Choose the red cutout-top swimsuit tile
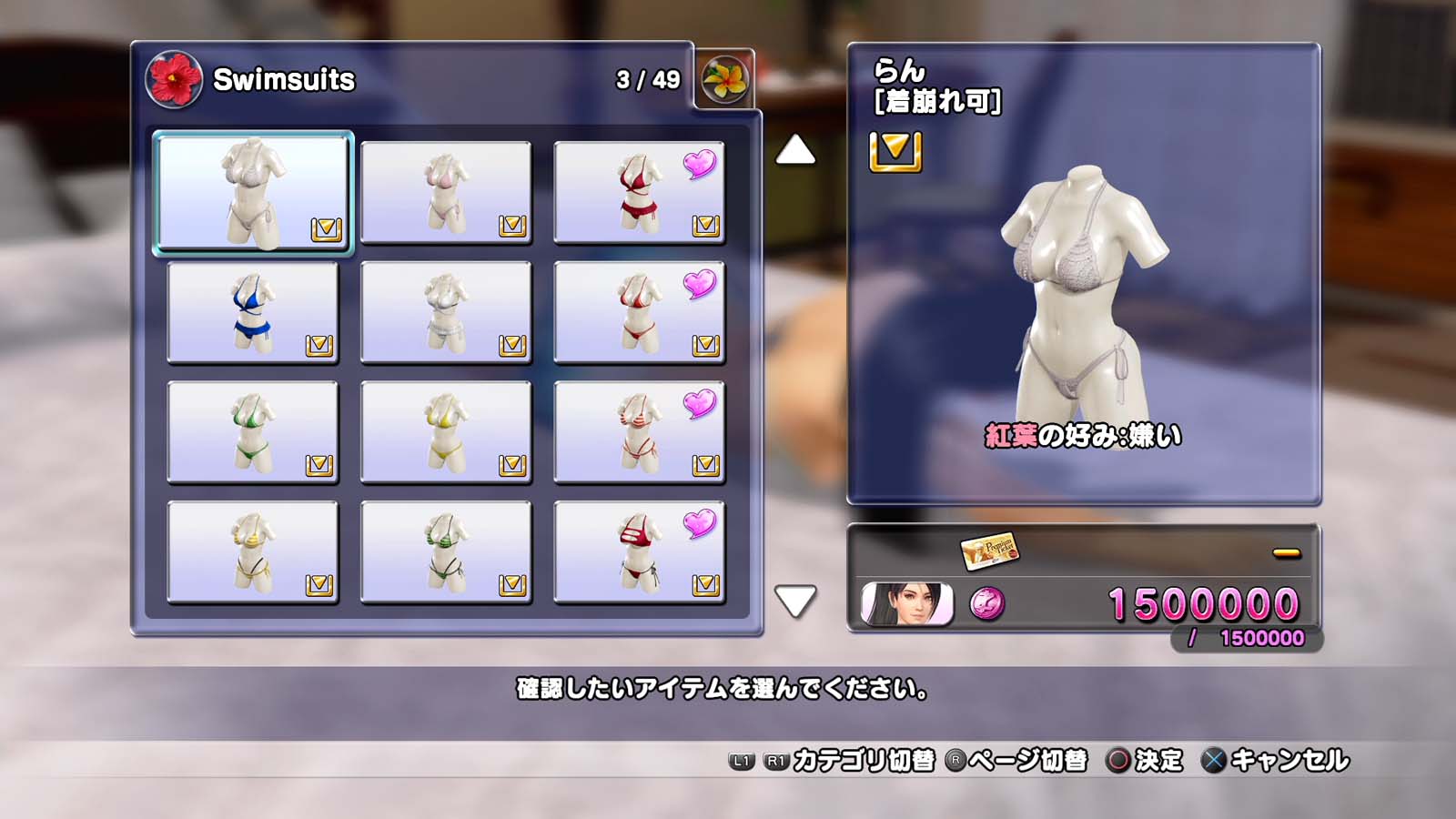This screenshot has width=1456, height=819. 639,552
